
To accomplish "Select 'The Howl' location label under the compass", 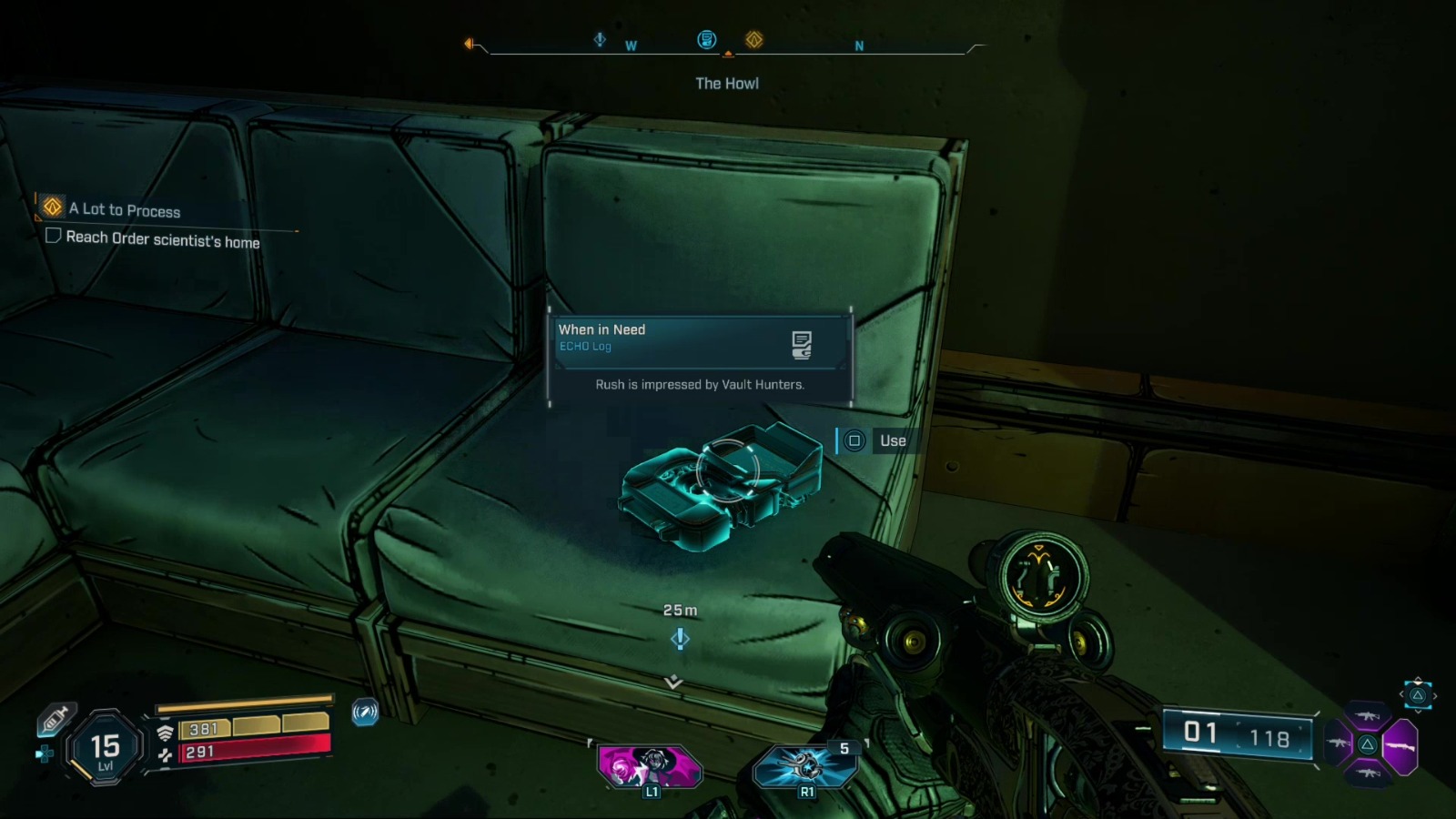I will click(x=728, y=83).
